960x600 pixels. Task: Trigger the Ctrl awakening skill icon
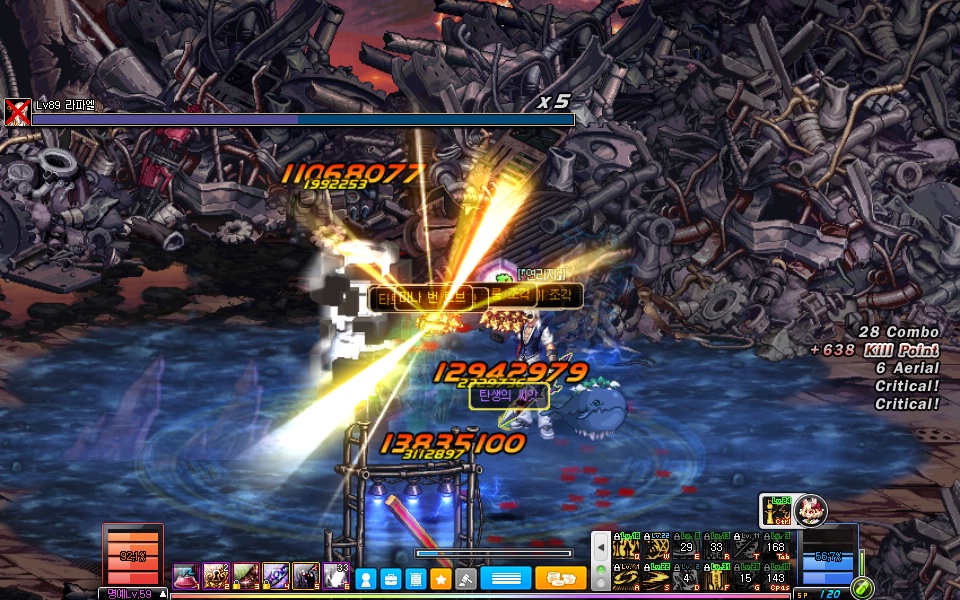775,511
